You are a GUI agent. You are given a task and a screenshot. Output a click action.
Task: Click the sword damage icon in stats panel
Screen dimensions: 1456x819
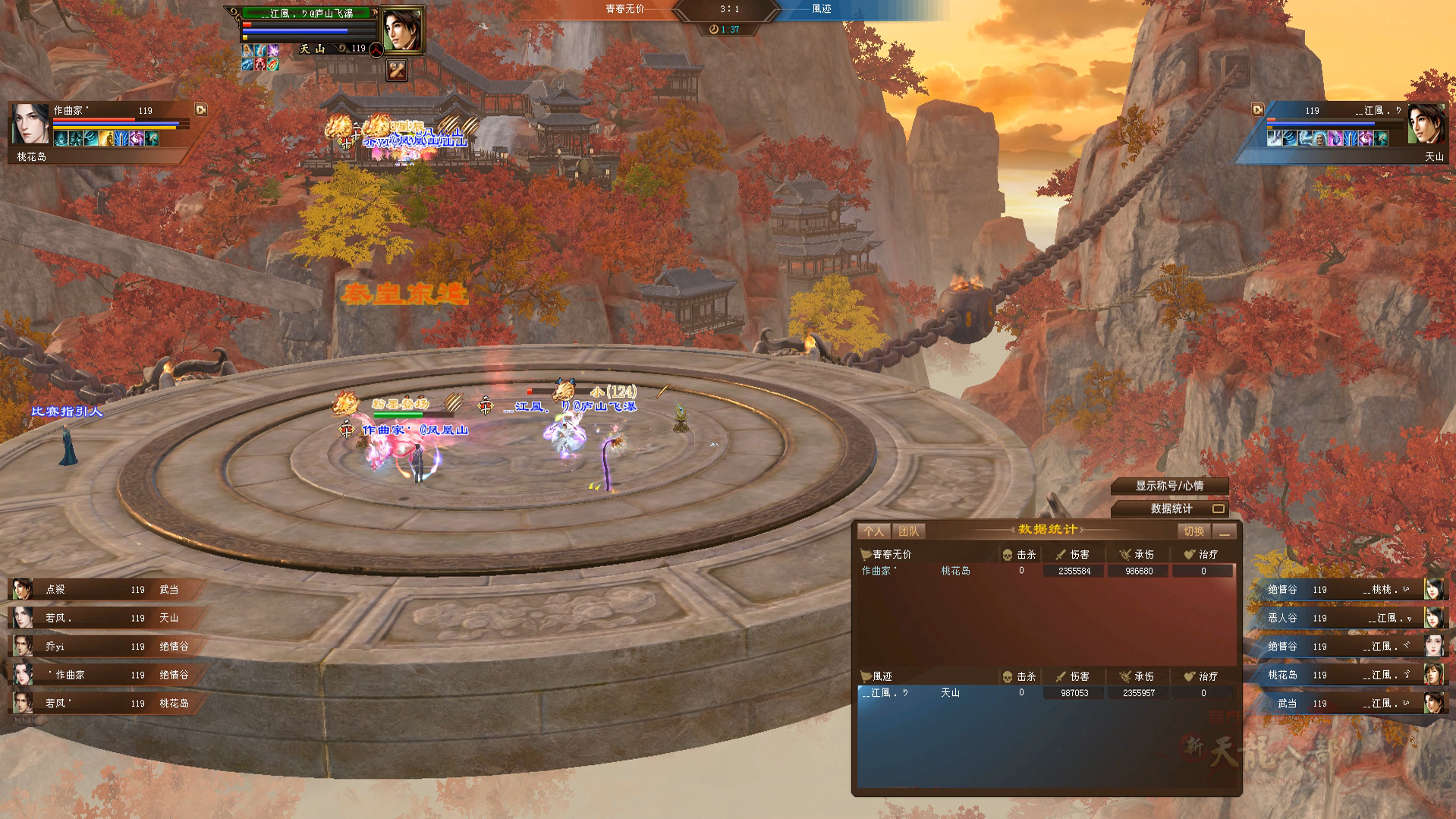point(1060,554)
